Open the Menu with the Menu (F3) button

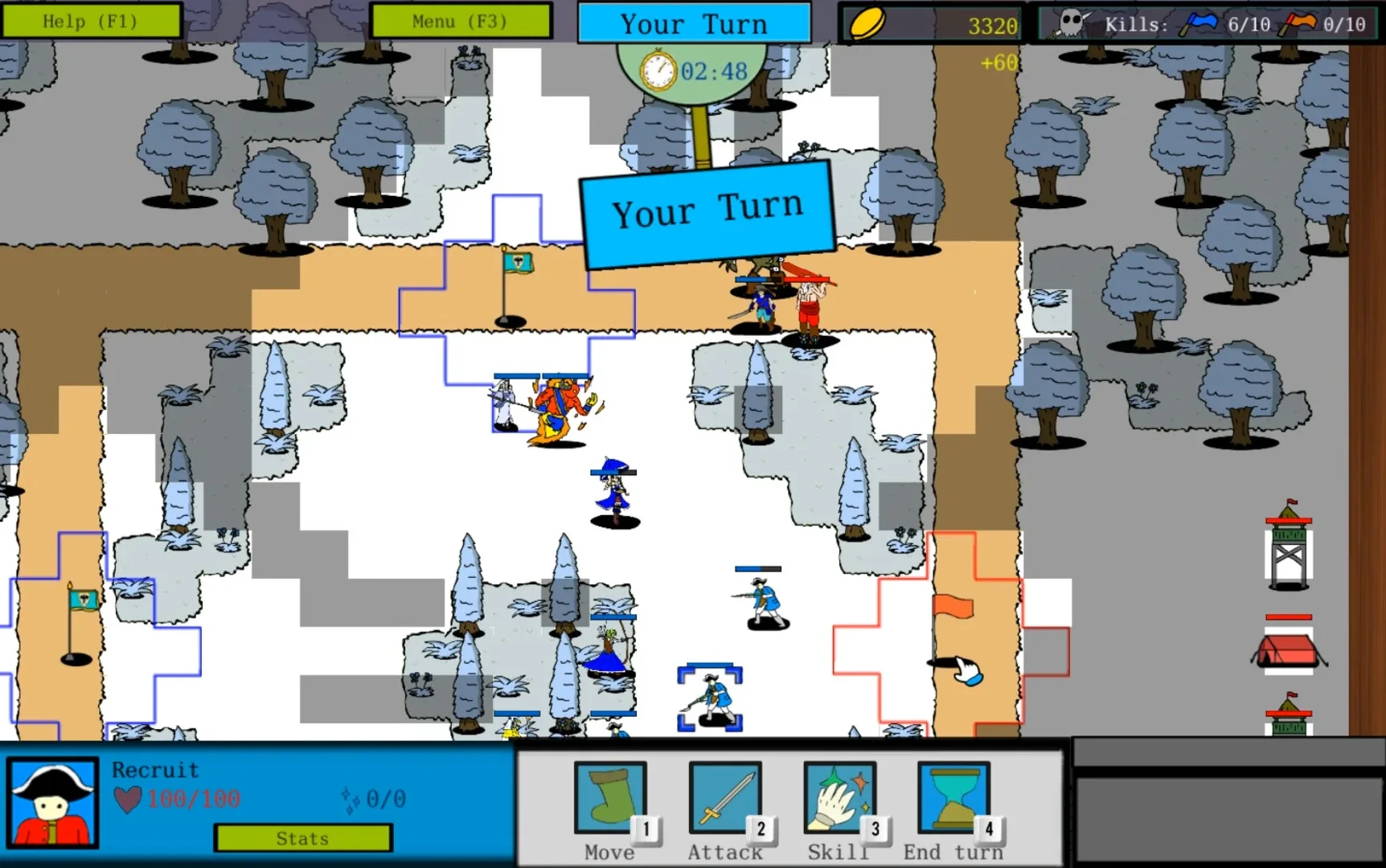pos(461,22)
